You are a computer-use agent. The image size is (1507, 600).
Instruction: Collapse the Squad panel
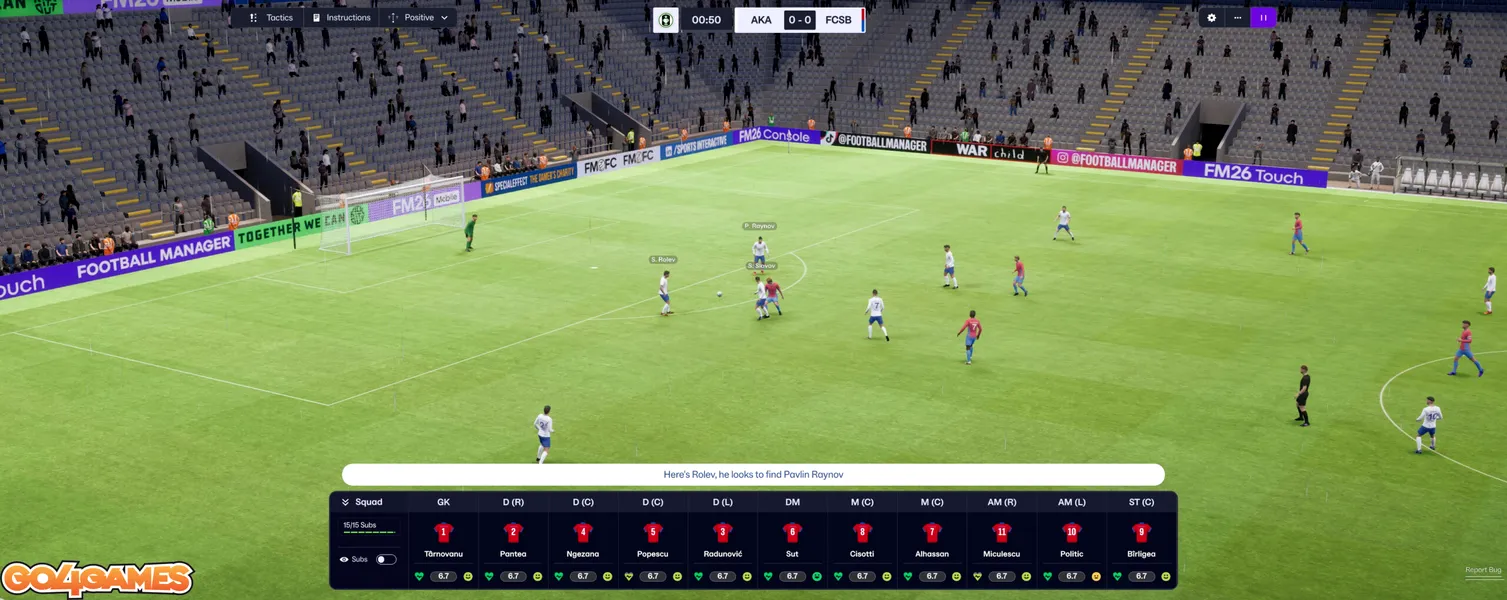click(346, 502)
